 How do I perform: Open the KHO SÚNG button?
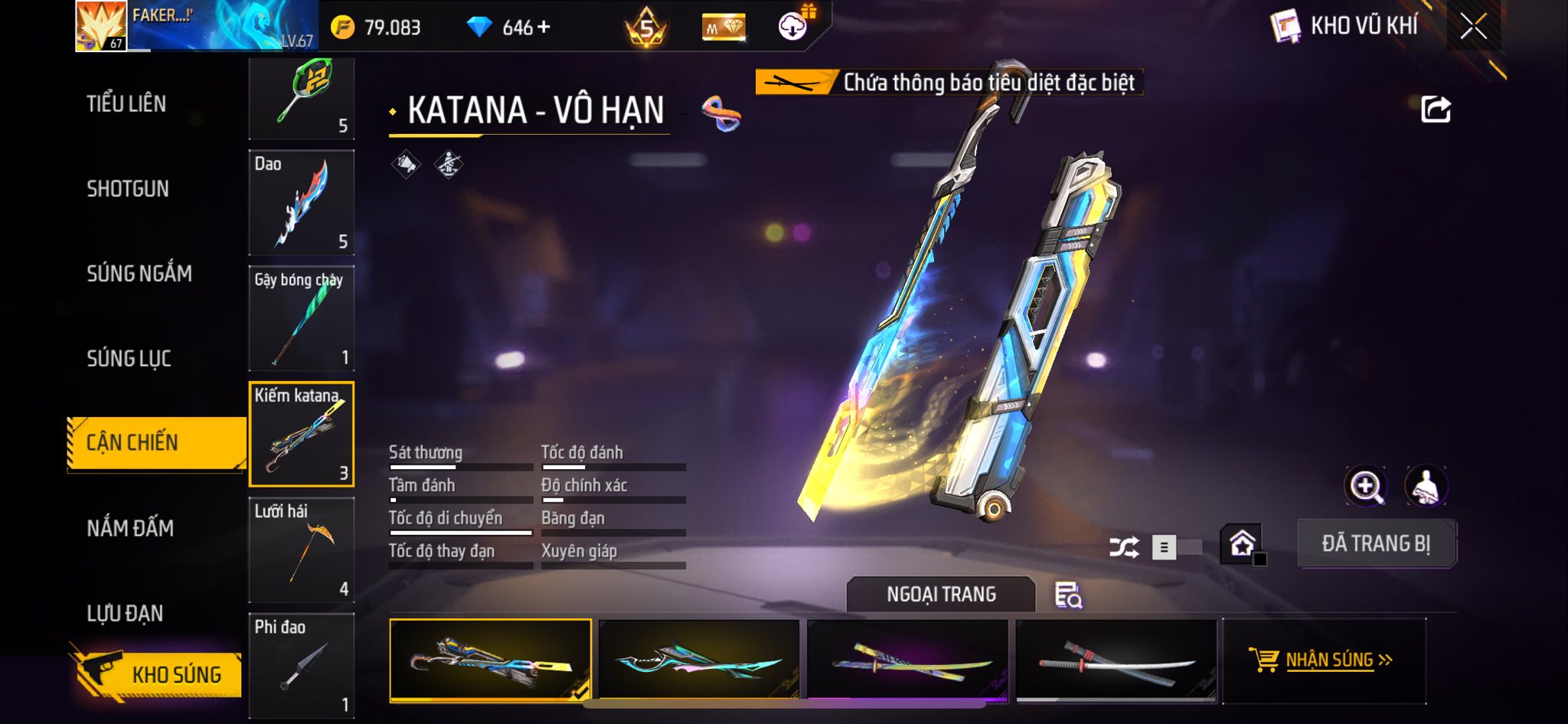tap(161, 673)
